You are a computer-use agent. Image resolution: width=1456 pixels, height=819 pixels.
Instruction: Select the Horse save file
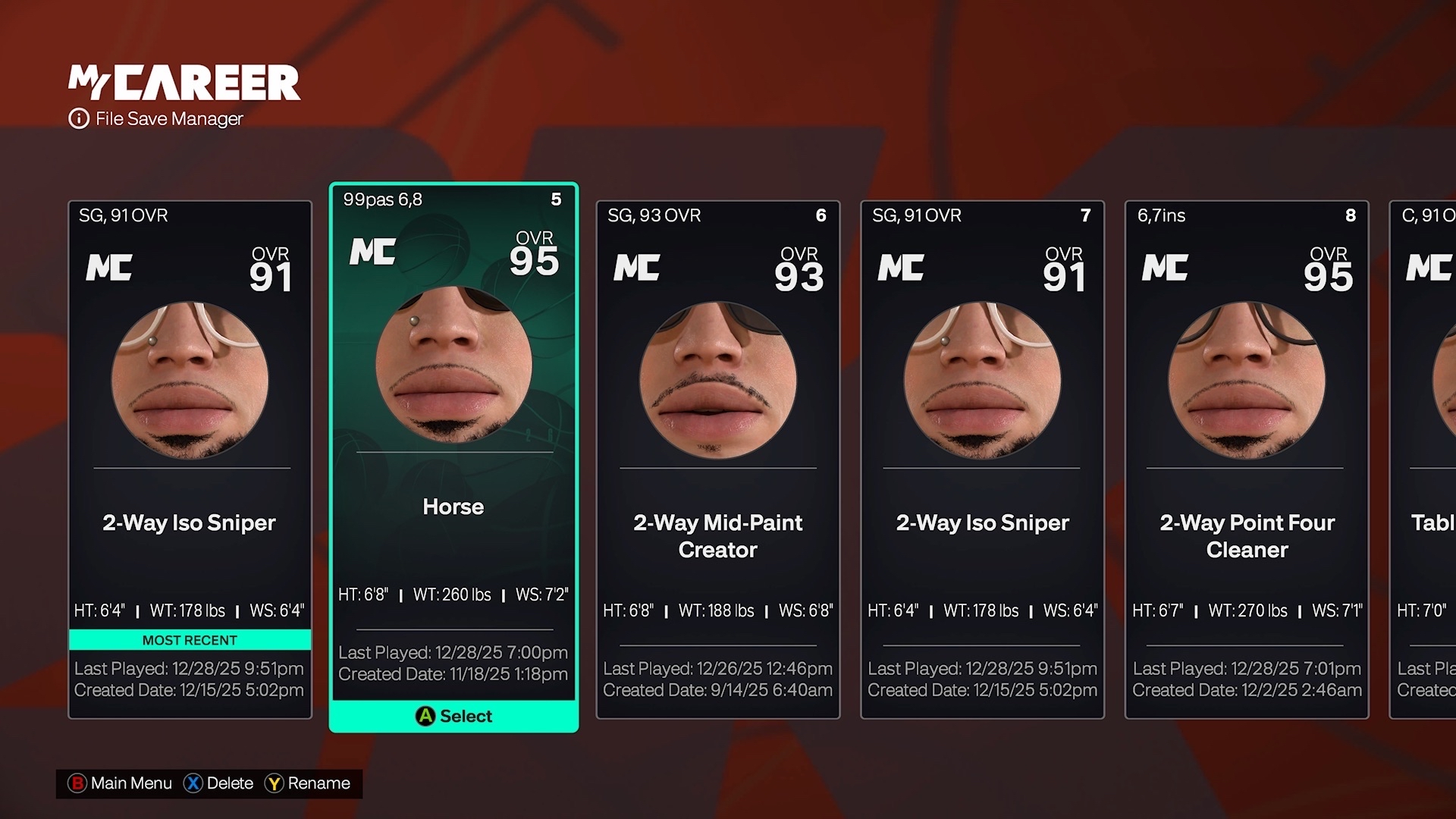453,455
